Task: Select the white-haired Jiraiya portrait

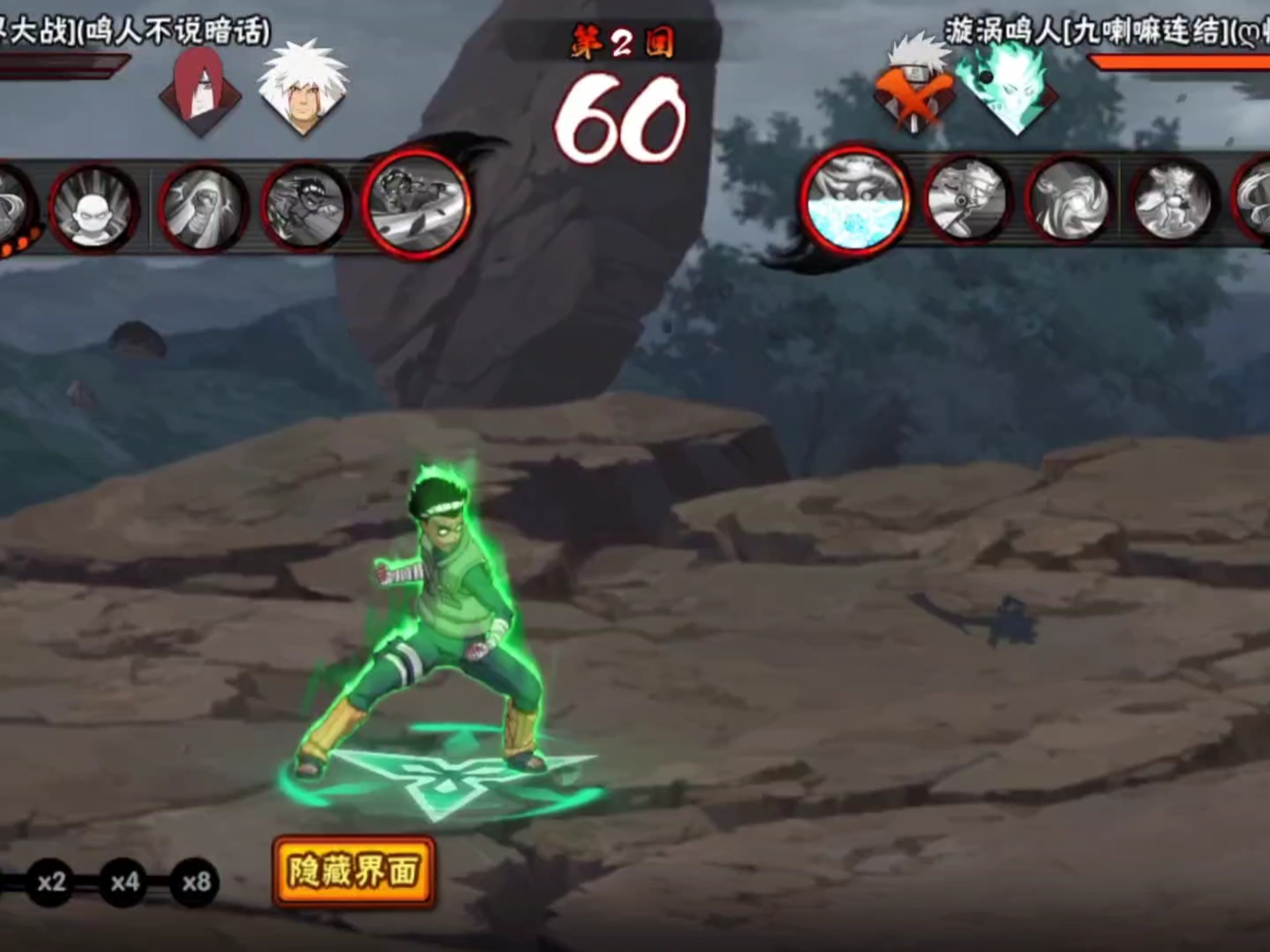Action: click(303, 88)
